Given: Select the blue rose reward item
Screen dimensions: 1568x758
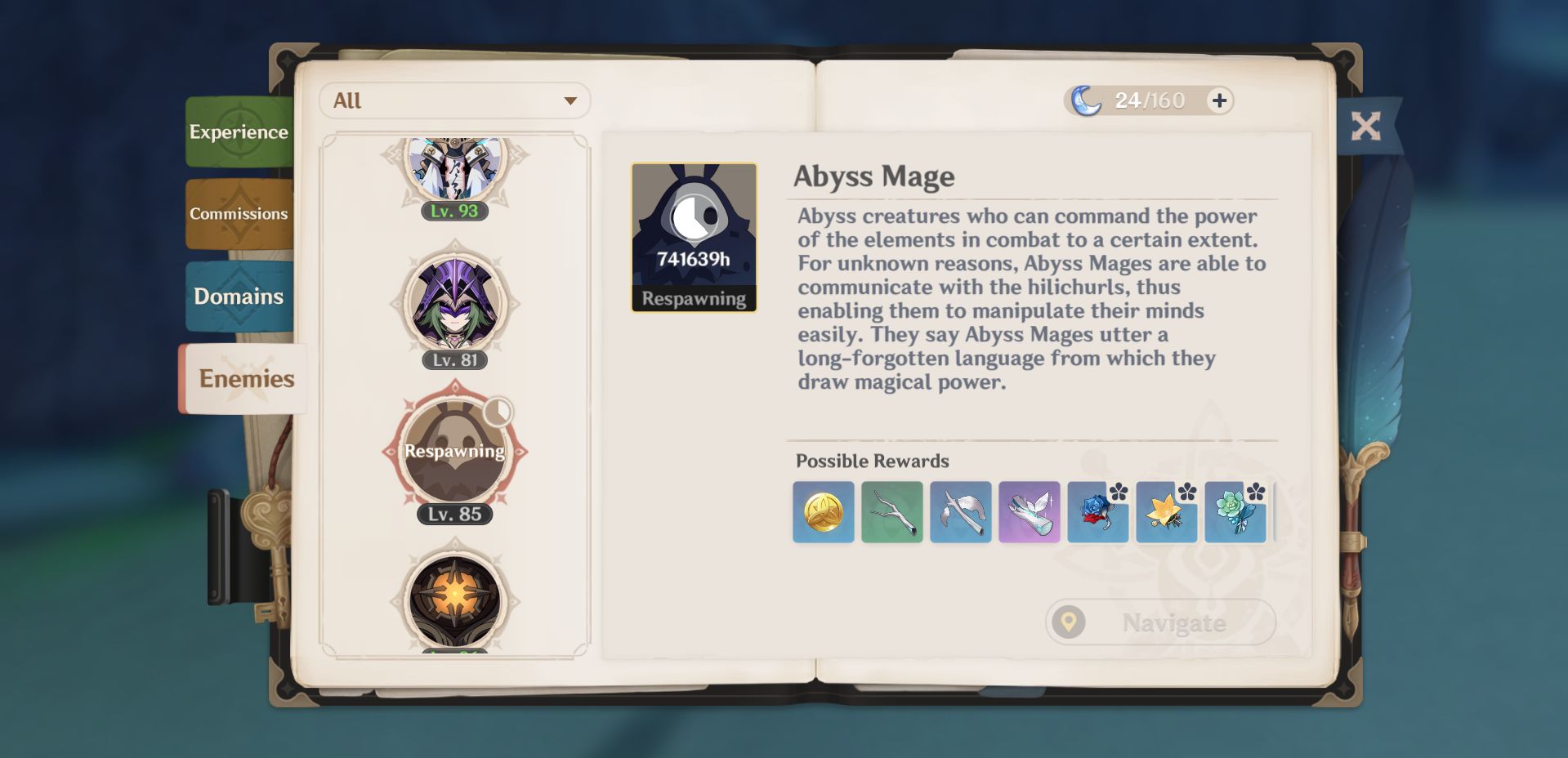Looking at the screenshot, I should tap(1097, 513).
